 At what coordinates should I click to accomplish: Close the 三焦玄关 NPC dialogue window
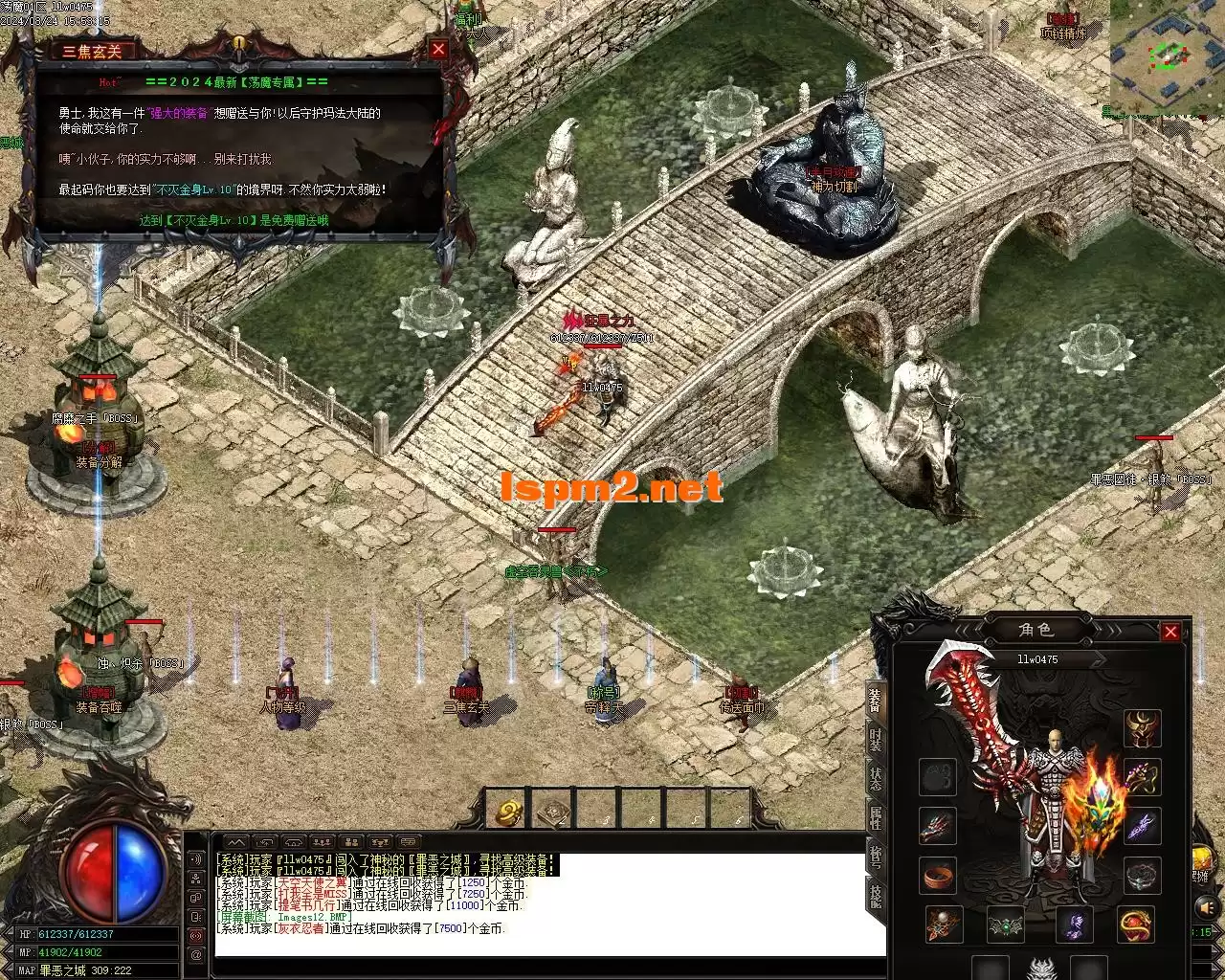click(438, 50)
